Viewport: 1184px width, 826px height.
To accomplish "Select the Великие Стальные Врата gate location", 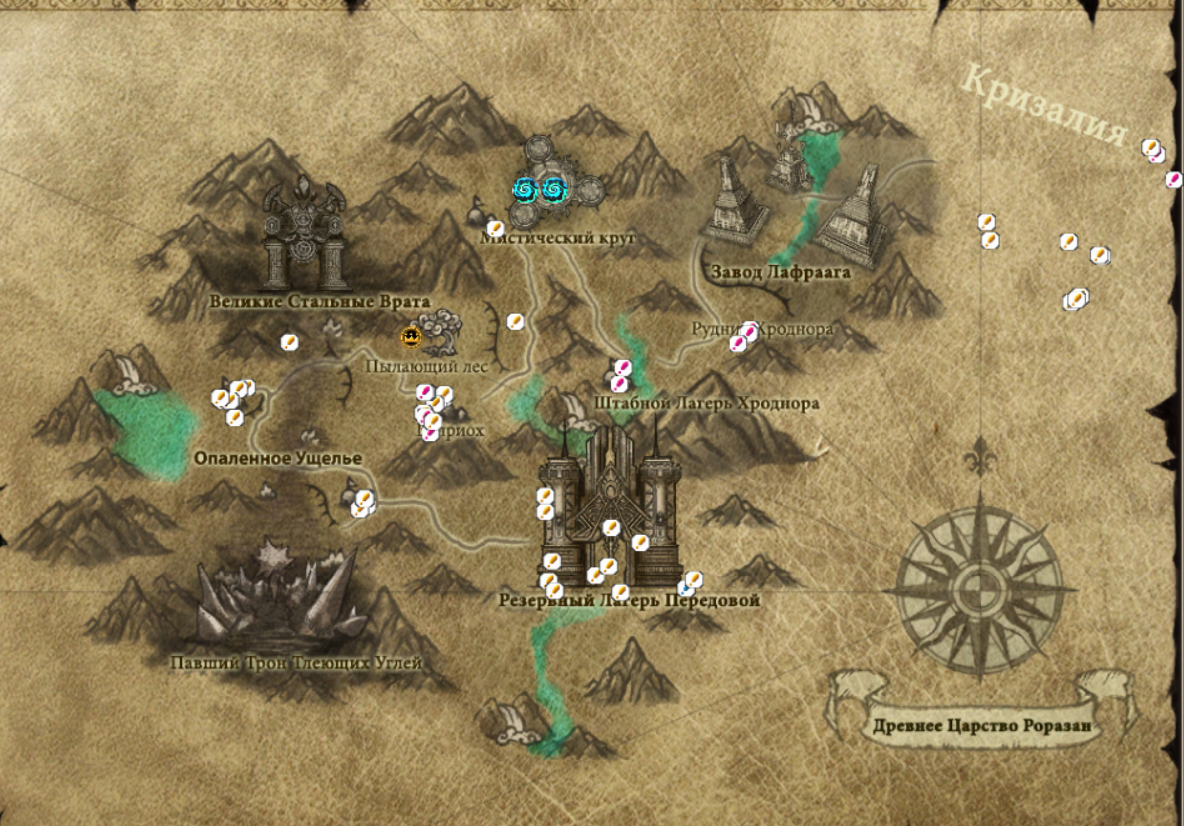I will pos(303,235).
